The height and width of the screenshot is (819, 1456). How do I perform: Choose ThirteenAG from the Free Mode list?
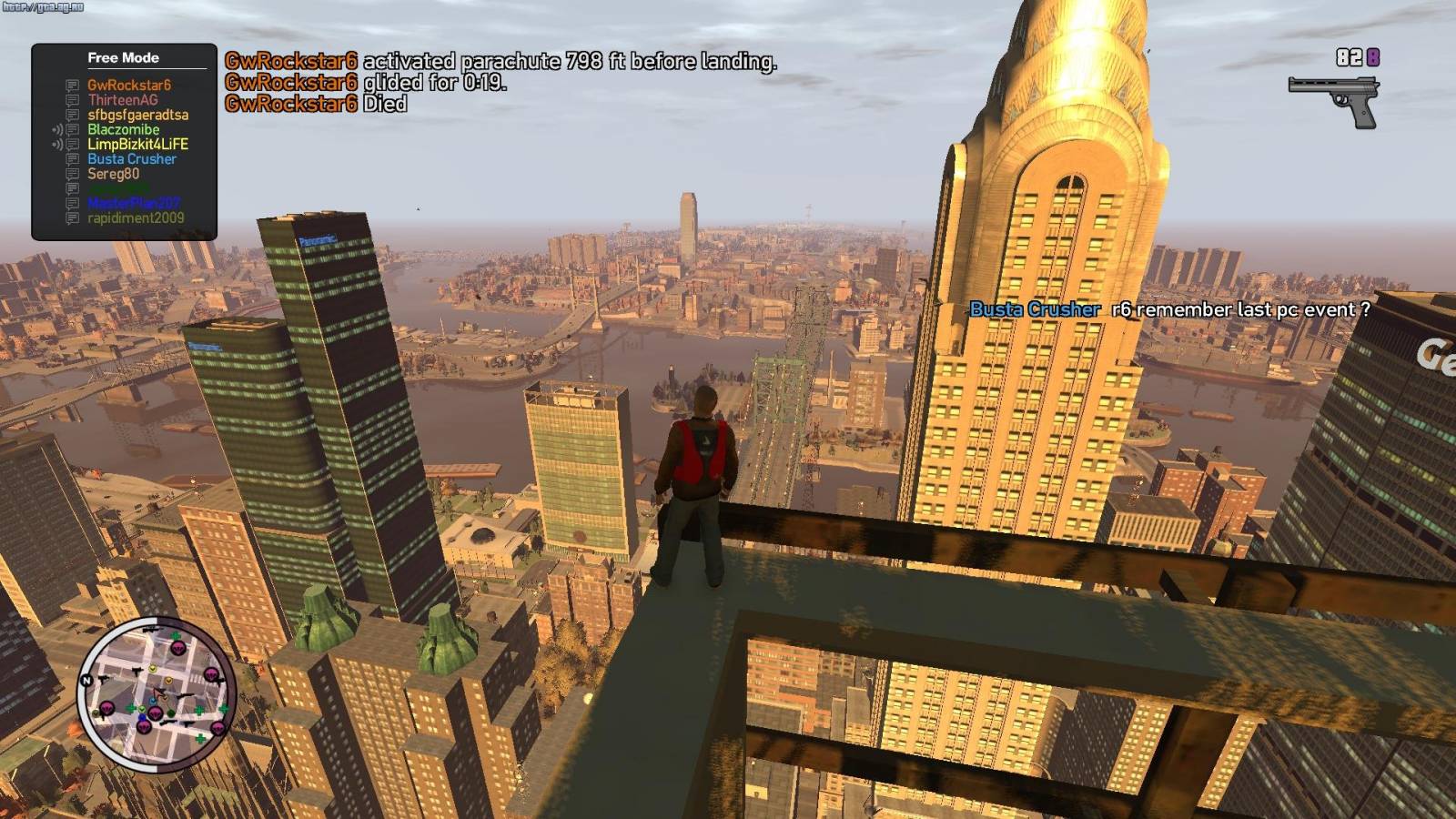[x=122, y=100]
